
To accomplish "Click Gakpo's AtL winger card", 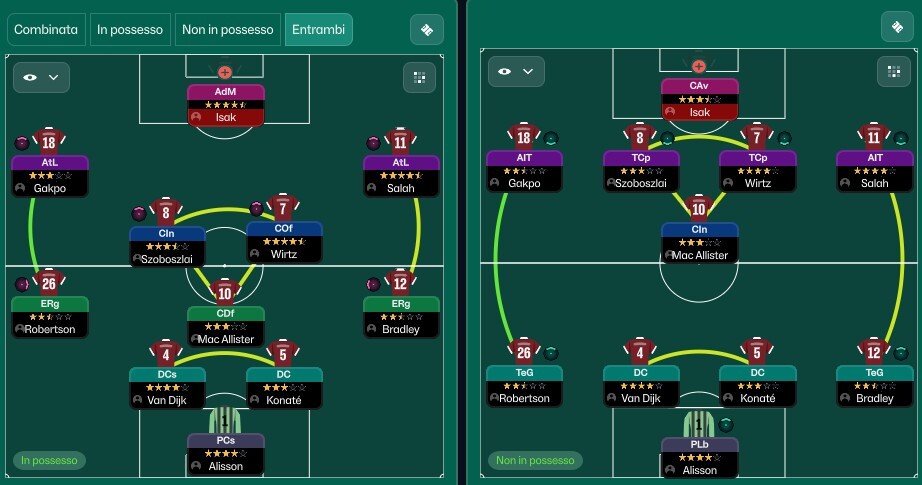I will [49, 175].
